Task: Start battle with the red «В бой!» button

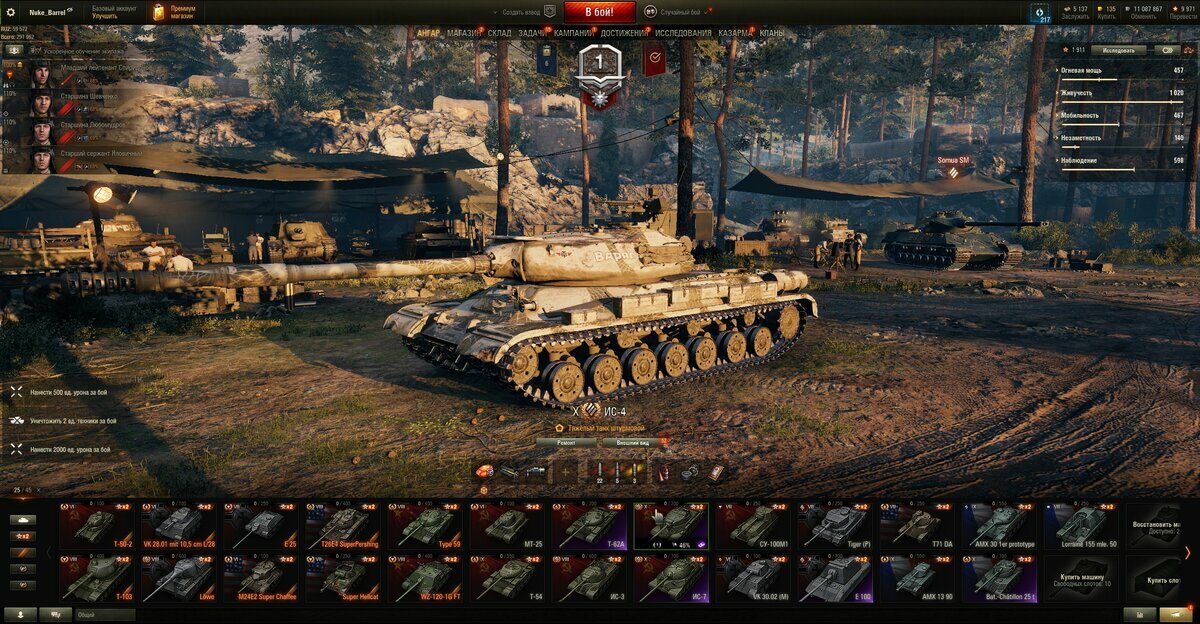Action: 599,12
